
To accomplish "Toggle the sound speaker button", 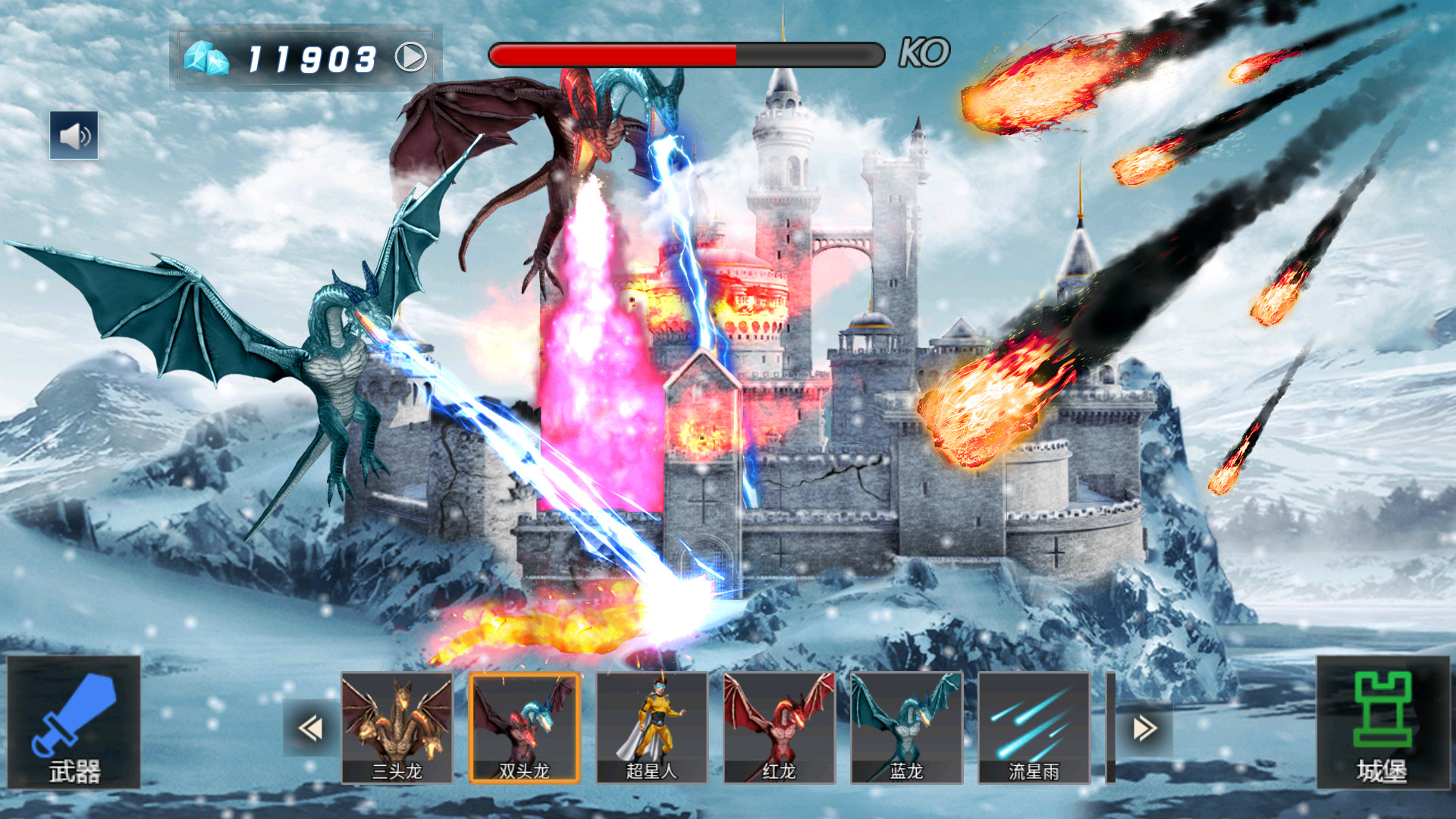I will click(74, 136).
